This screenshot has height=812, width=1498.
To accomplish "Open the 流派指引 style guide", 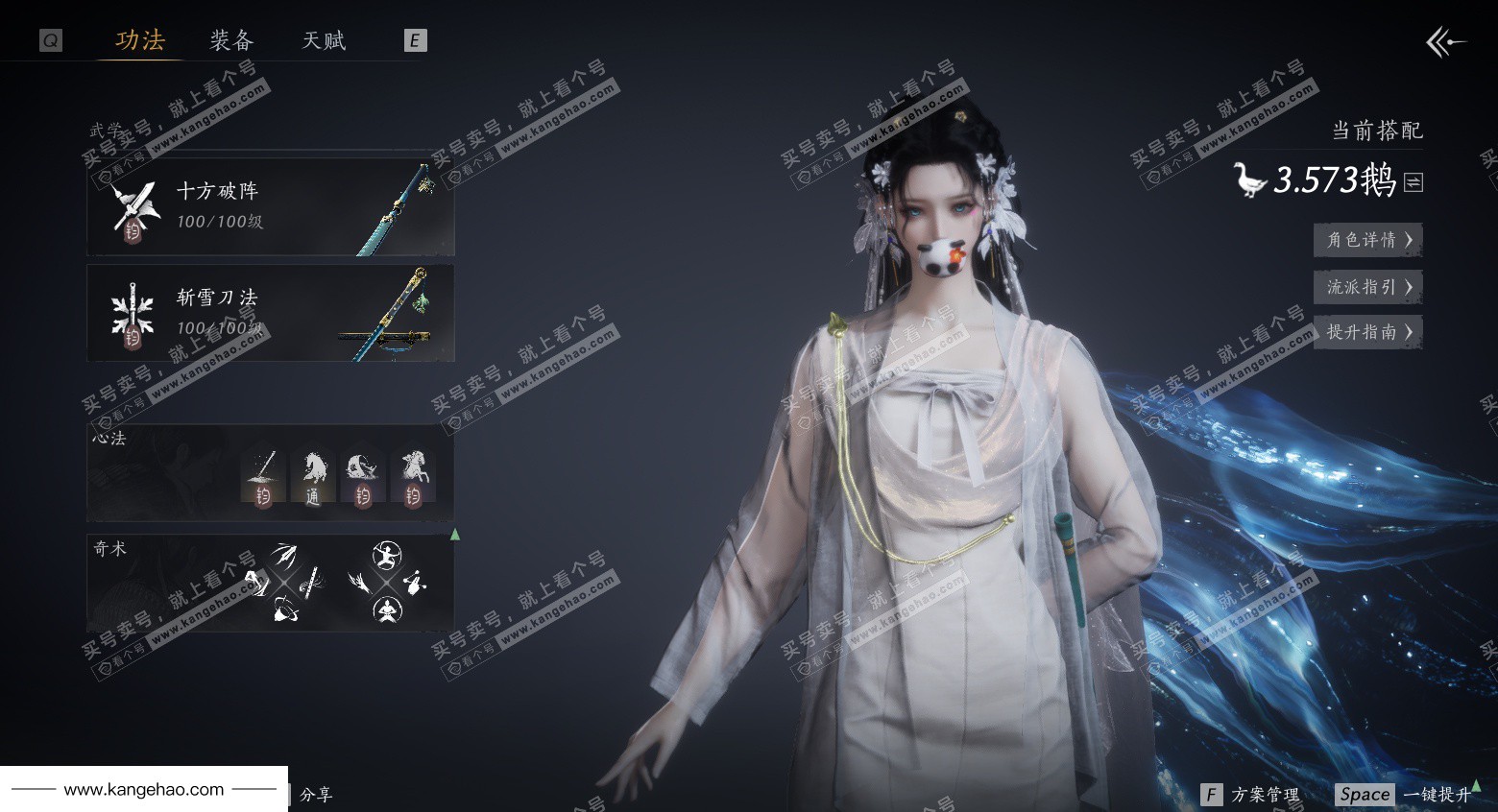I will pos(1367,286).
